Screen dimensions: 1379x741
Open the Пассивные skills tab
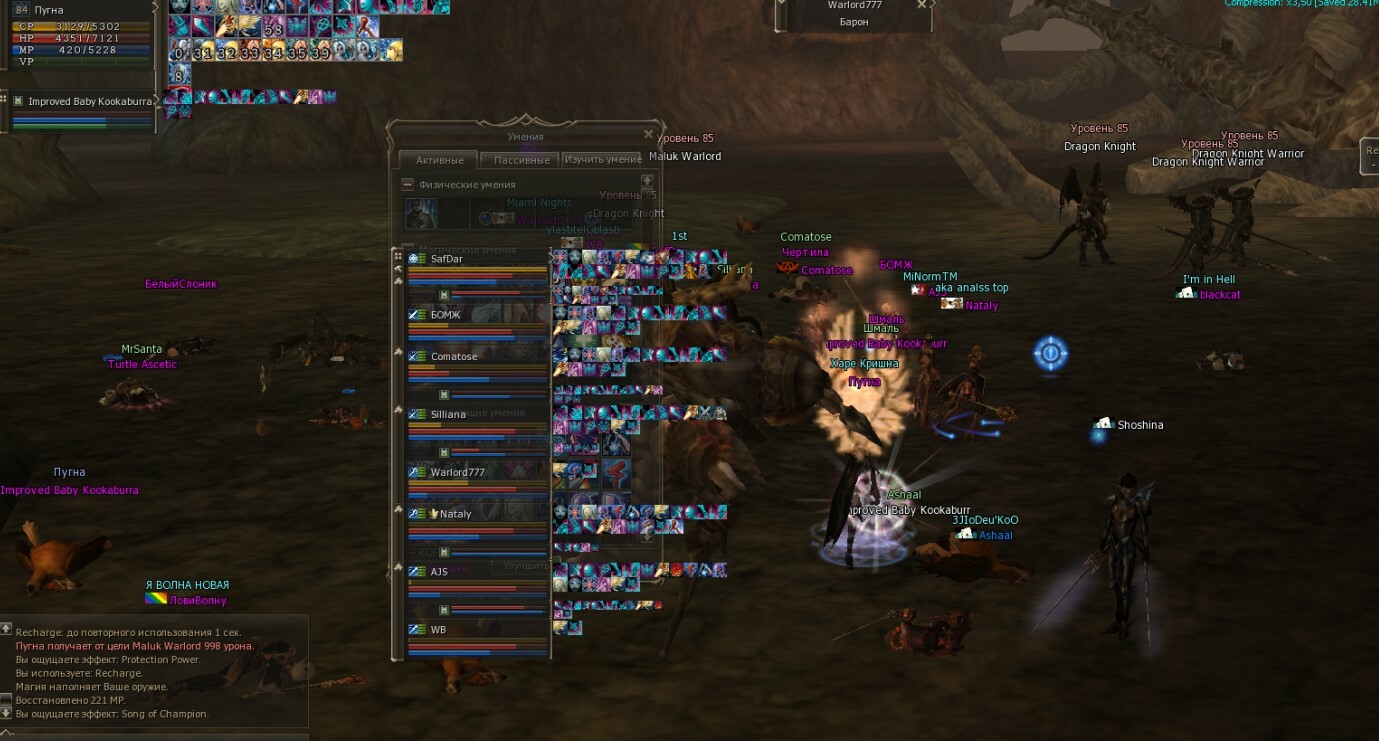pyautogui.click(x=519, y=160)
